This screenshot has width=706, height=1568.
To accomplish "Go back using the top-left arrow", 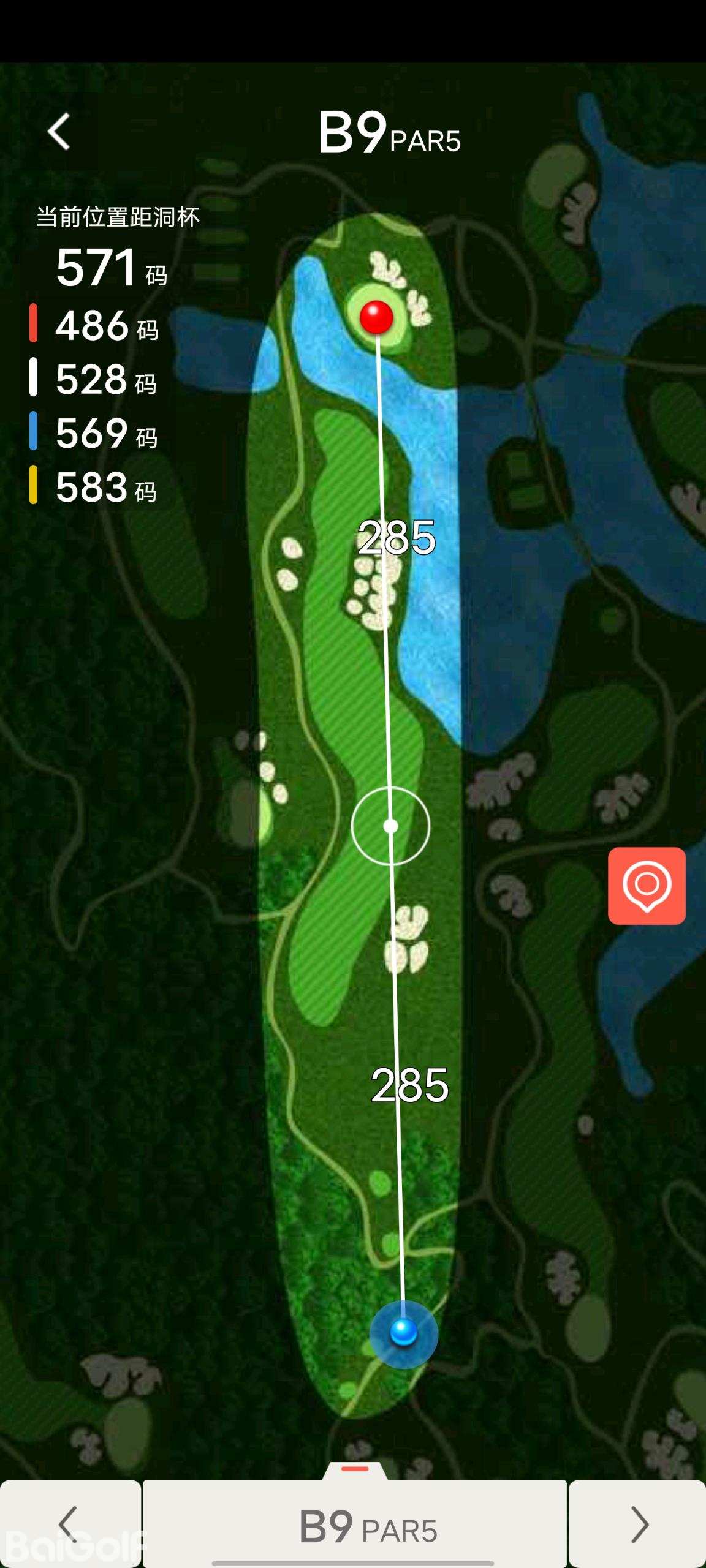I will point(59,132).
